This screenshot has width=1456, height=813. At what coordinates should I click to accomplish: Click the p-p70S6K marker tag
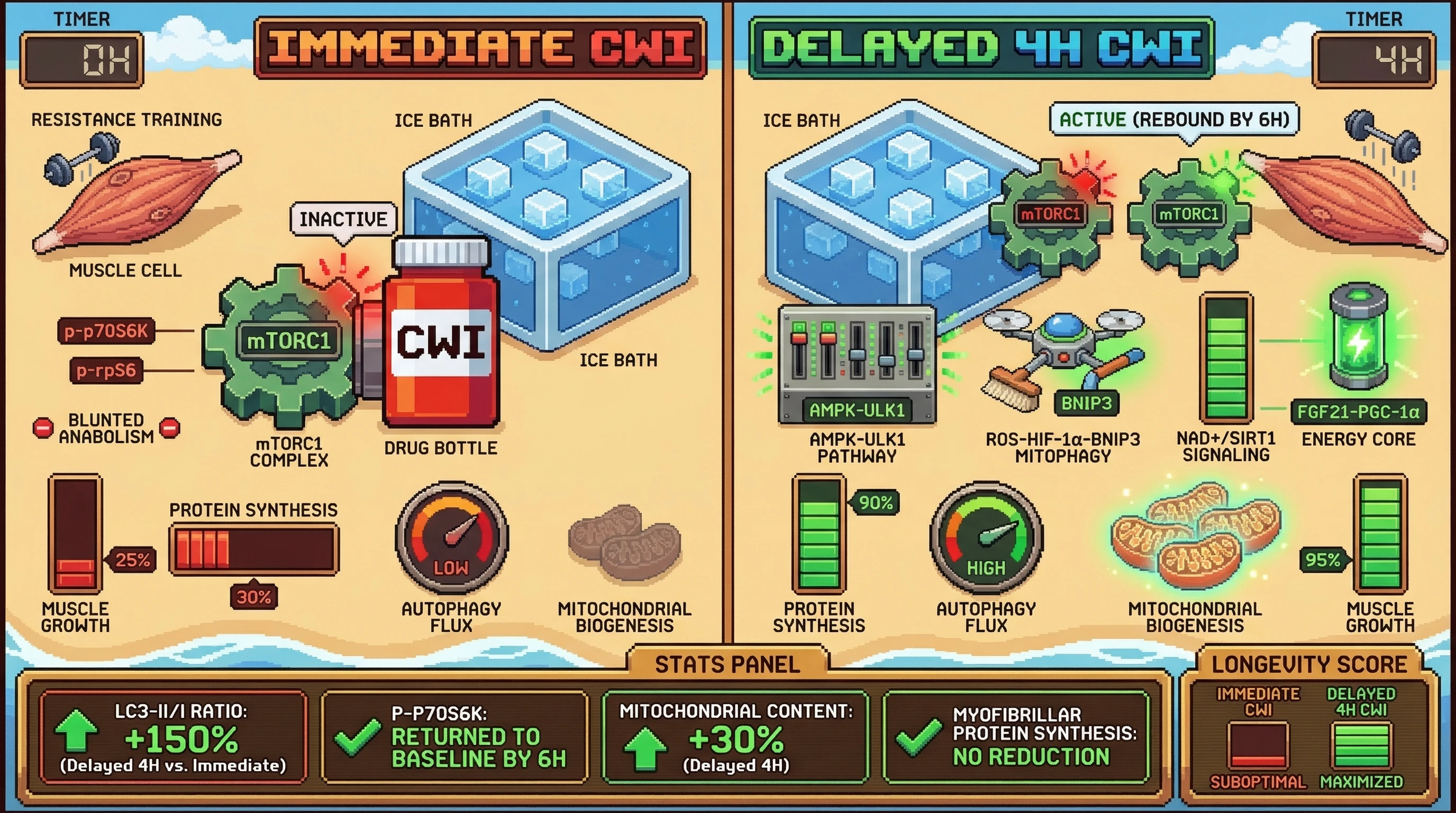point(106,331)
